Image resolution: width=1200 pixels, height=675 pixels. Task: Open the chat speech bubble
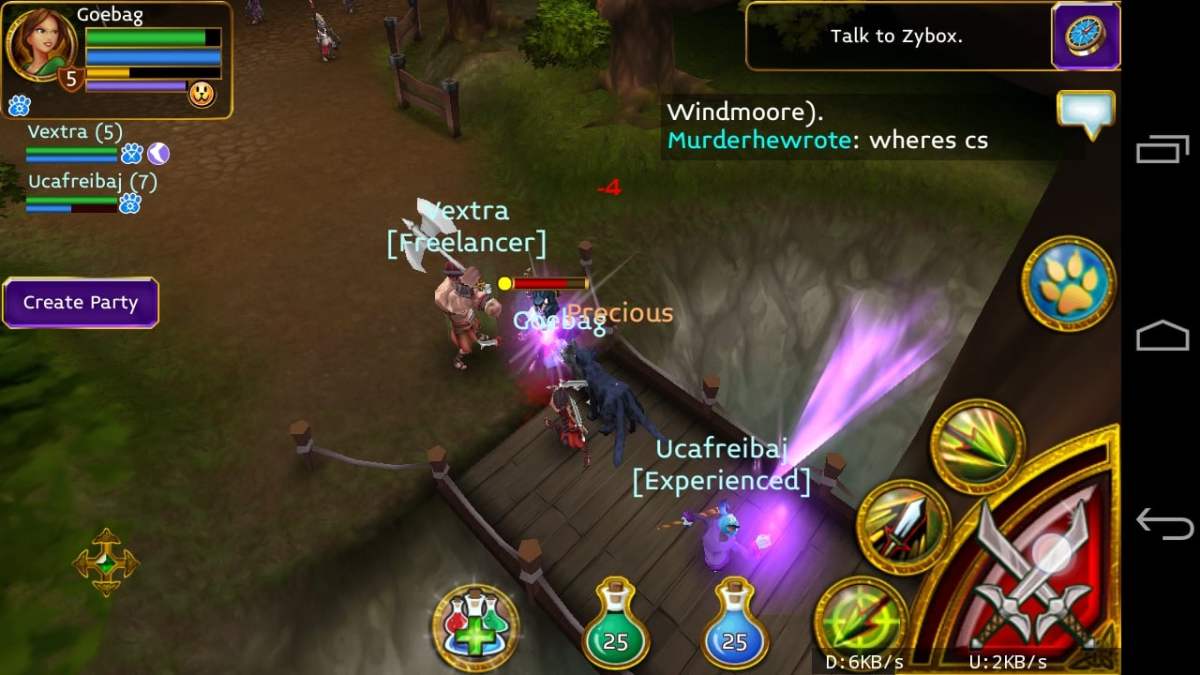(x=1085, y=113)
